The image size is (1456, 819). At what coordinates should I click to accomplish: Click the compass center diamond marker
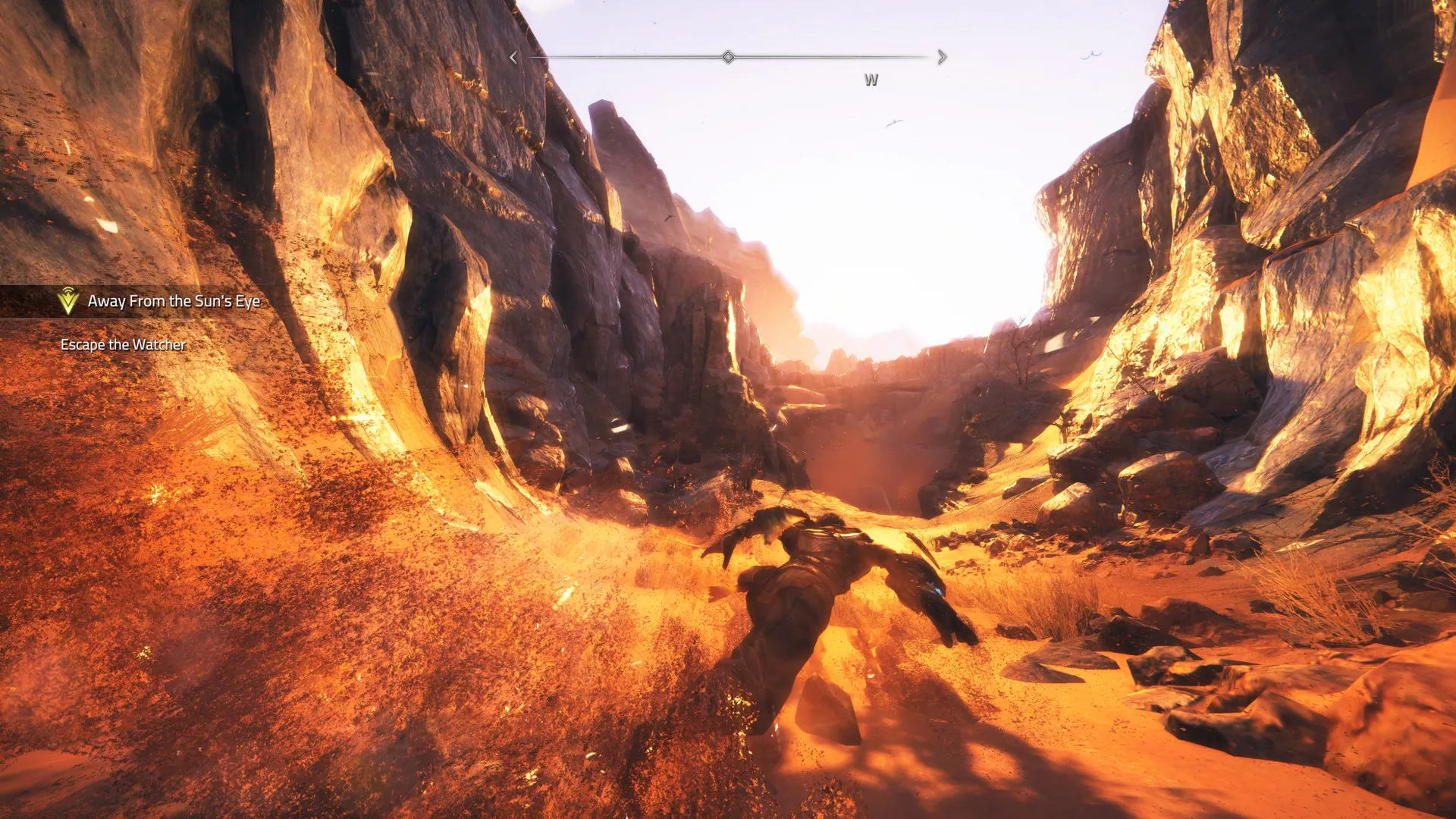point(728,57)
